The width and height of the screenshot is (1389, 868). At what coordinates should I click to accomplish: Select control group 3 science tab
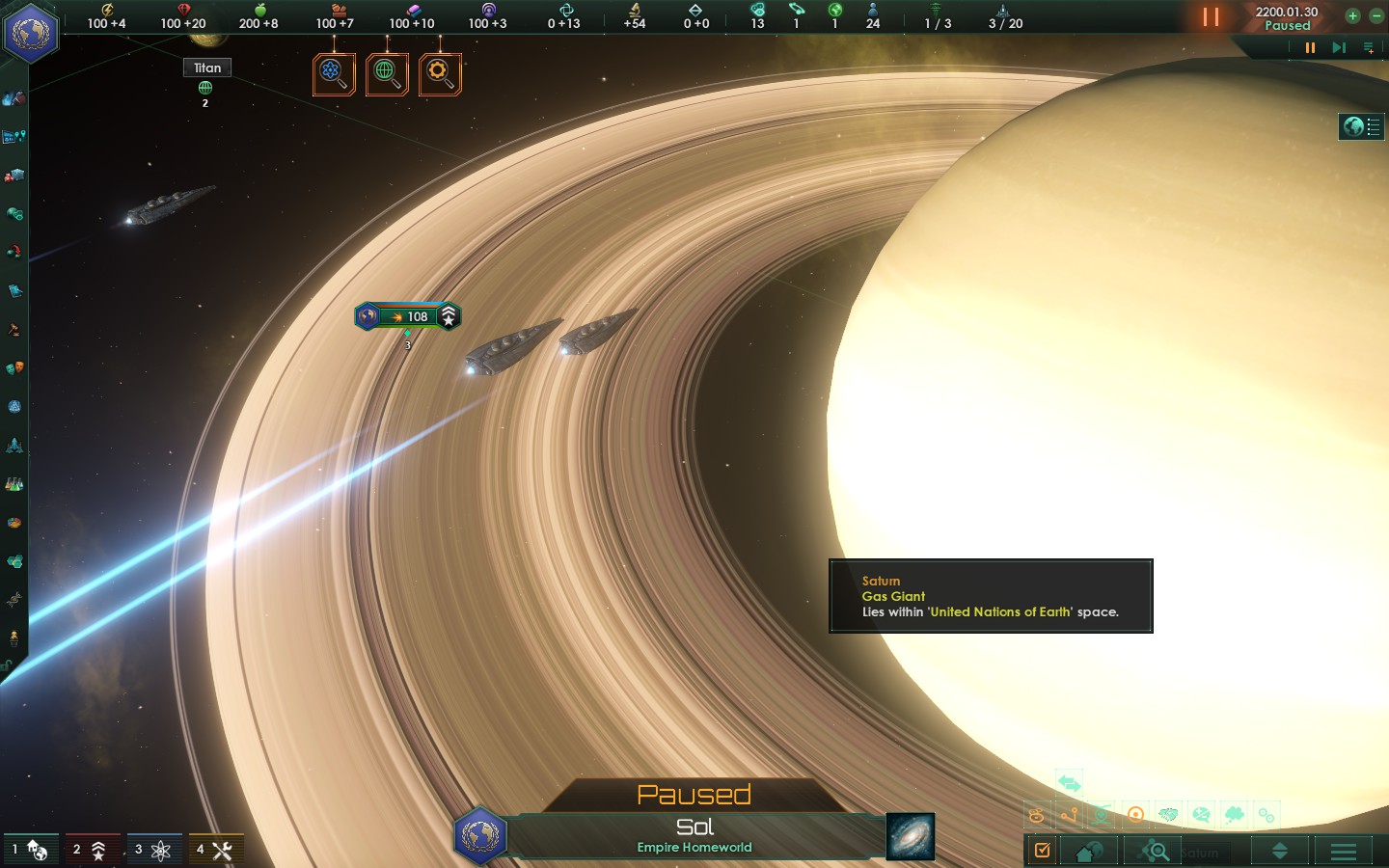[153, 850]
